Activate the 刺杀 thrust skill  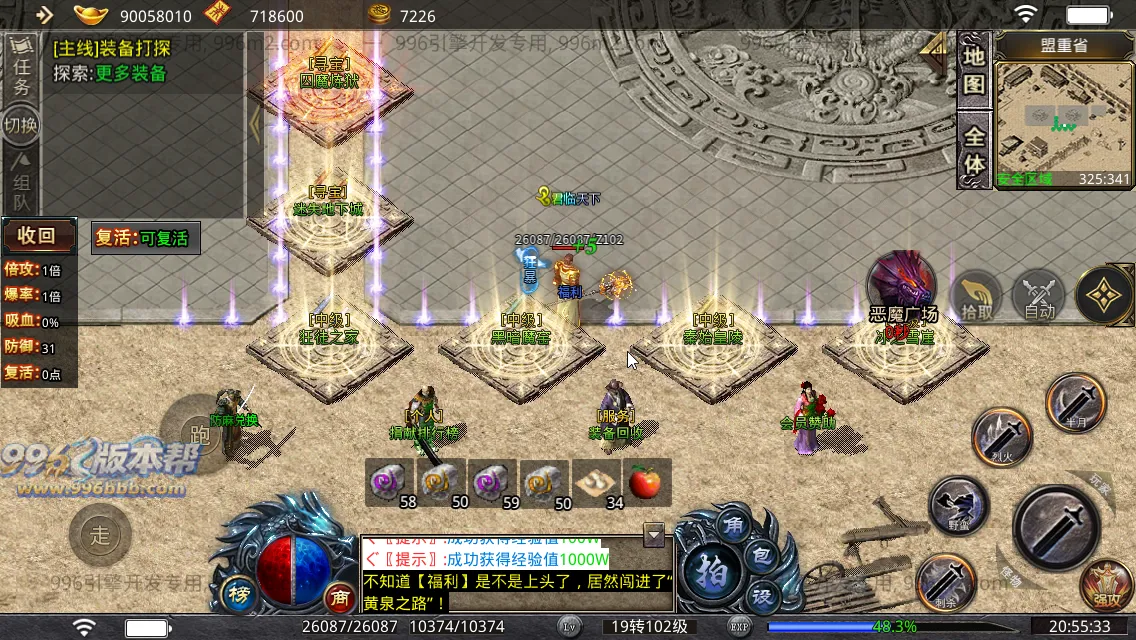click(x=945, y=581)
